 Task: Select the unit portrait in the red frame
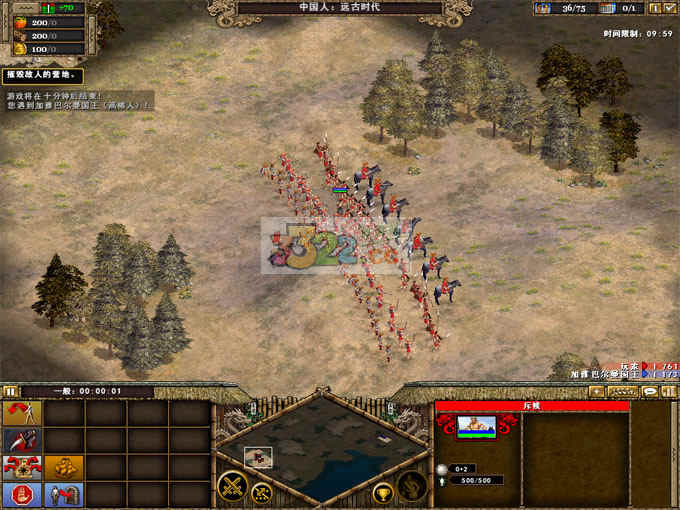476,427
